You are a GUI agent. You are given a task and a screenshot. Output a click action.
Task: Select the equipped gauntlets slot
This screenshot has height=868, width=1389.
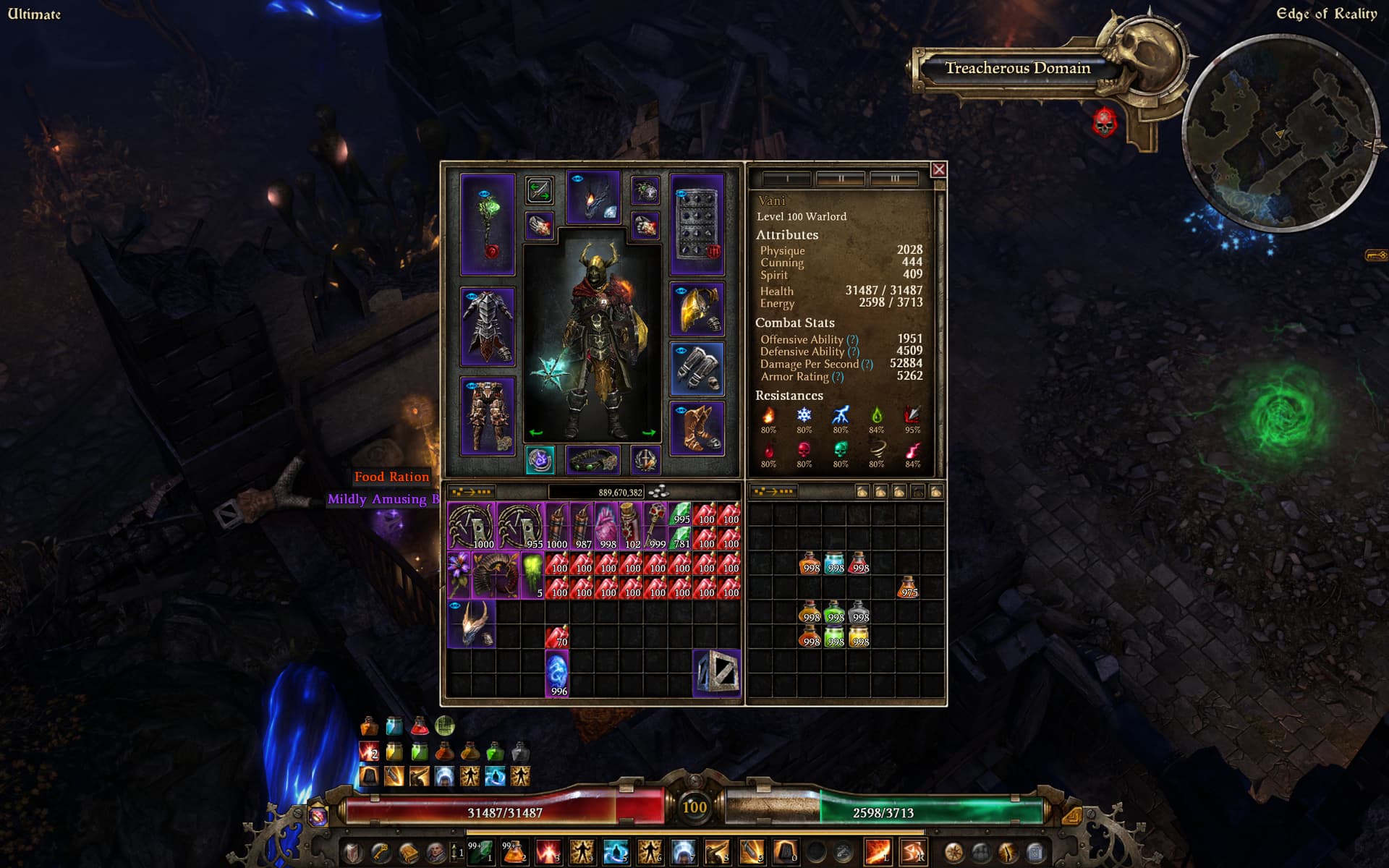697,369
